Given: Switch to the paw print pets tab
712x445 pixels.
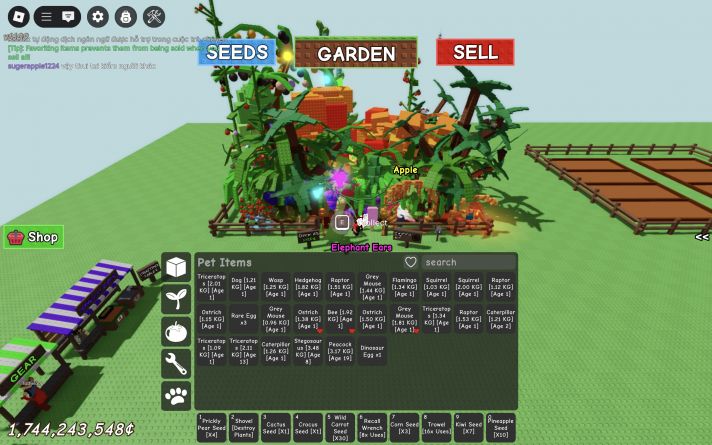Looking at the screenshot, I should [176, 396].
